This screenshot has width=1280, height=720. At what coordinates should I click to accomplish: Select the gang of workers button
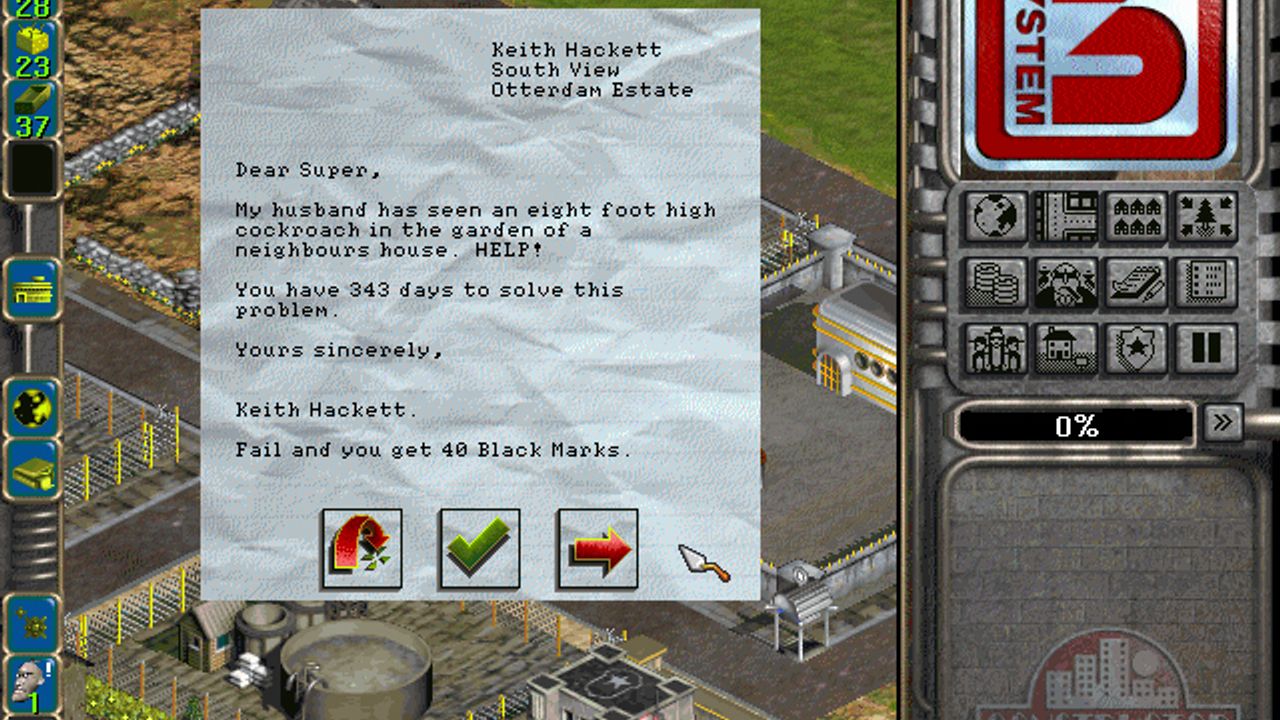click(x=996, y=349)
